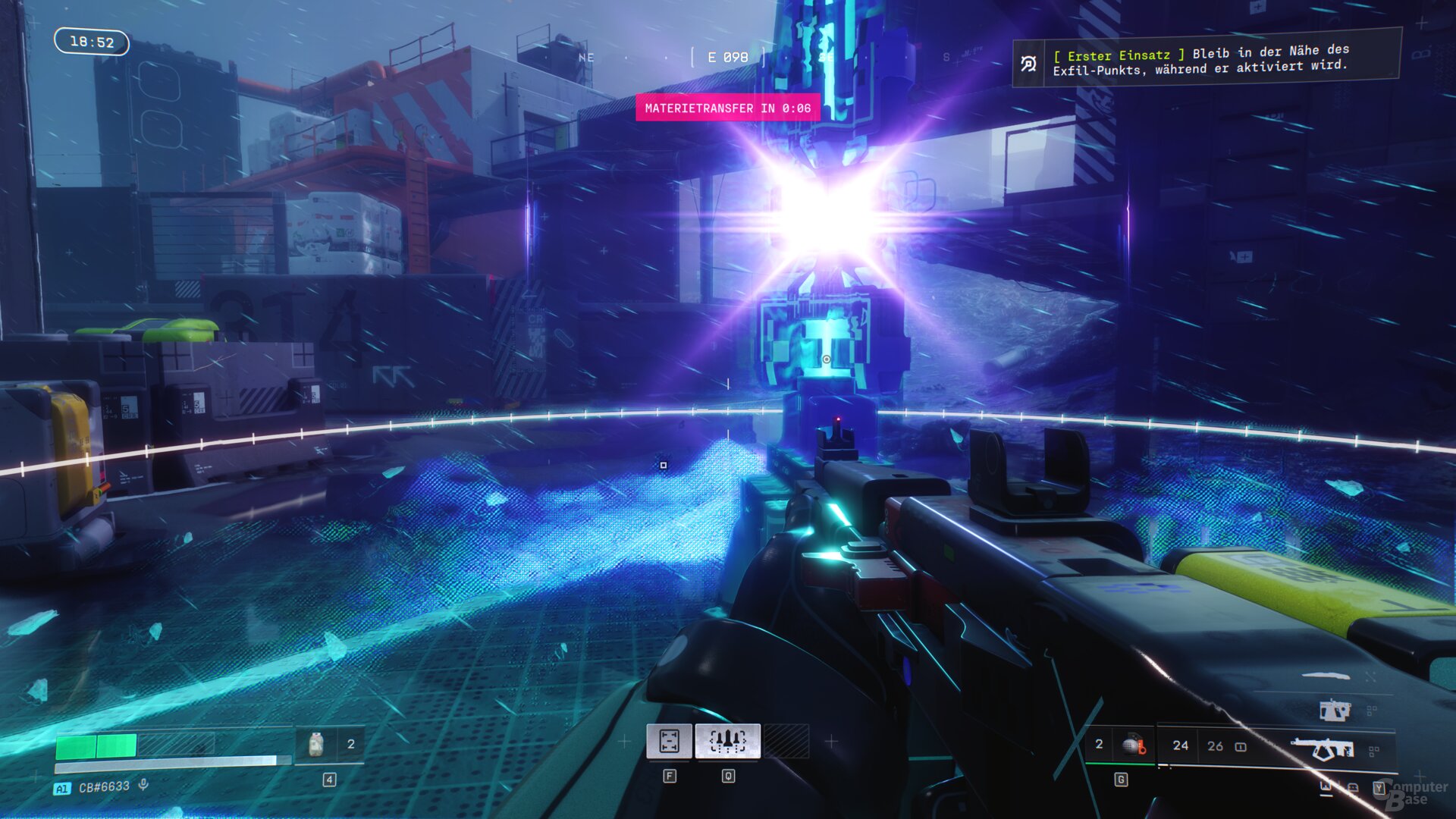The image size is (1456, 819).
Task: Click the compass heading E 098
Action: tap(727, 58)
